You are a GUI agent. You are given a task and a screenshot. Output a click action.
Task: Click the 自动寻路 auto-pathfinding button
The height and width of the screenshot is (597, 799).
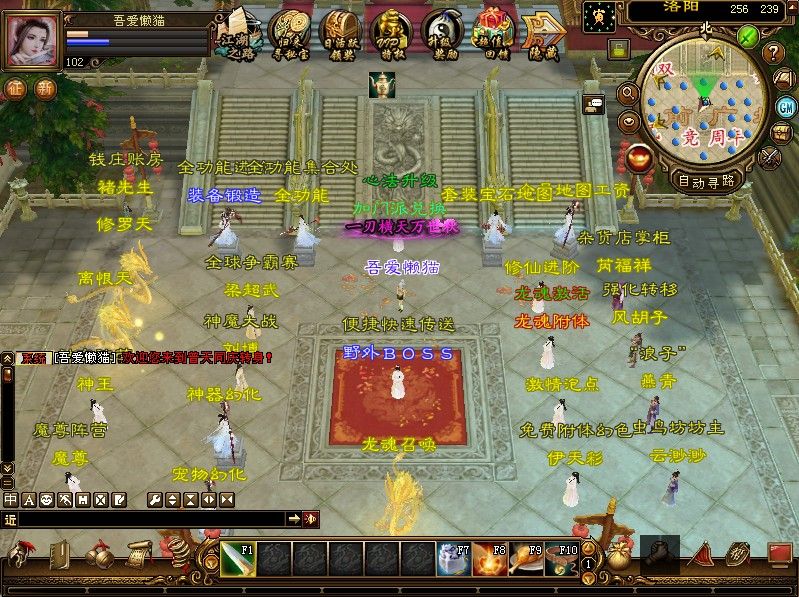point(705,181)
